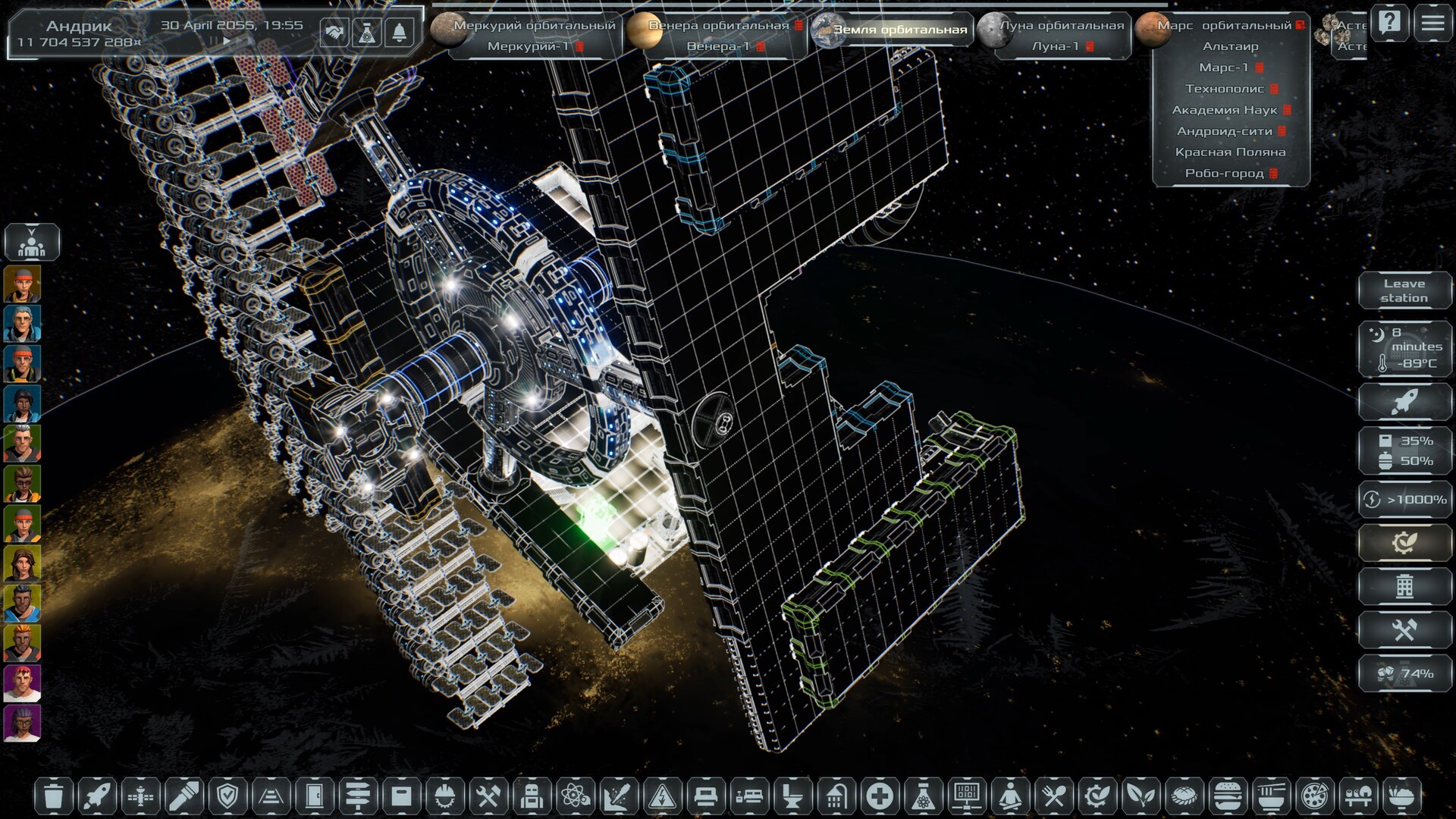Choose Технополис from the Mars list
The height and width of the screenshot is (819, 1456).
(x=1225, y=89)
